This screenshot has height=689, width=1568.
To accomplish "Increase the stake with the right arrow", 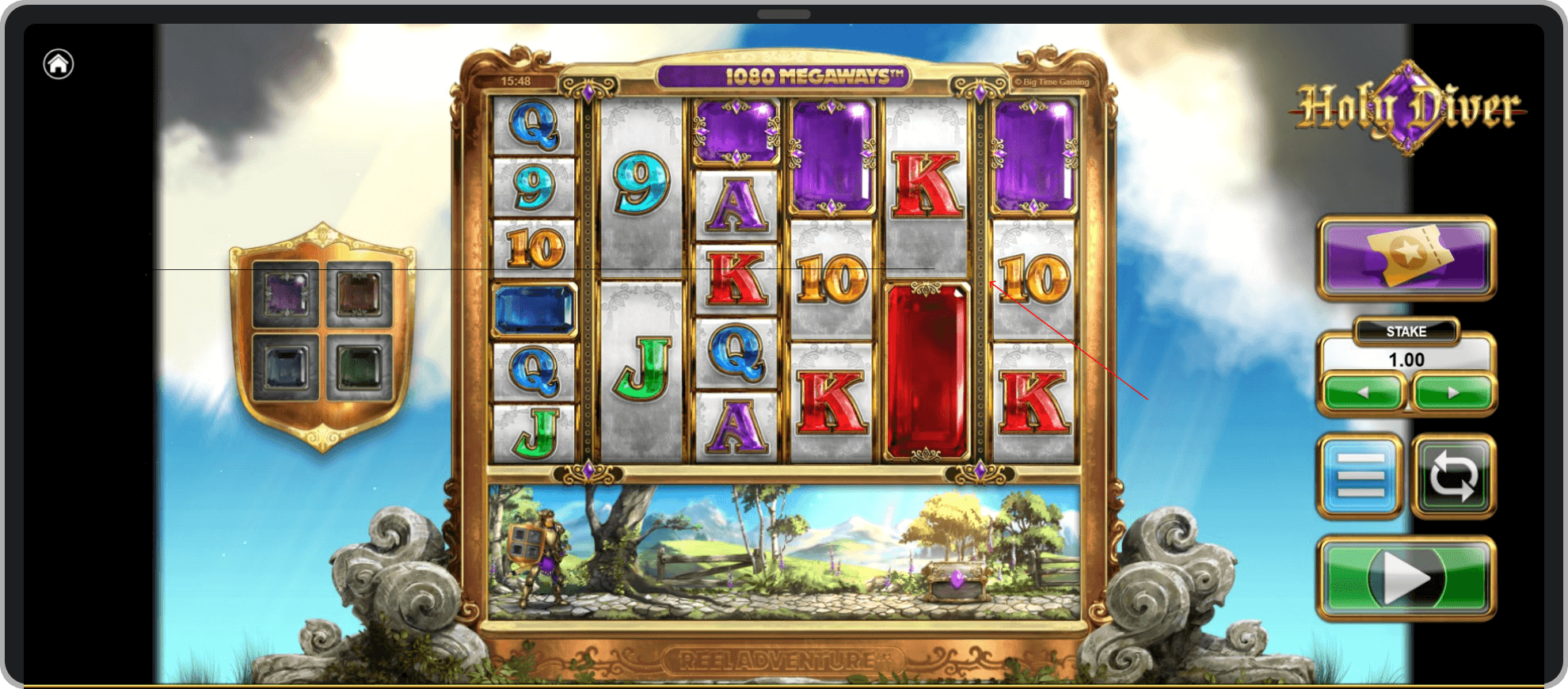I will point(1453,394).
